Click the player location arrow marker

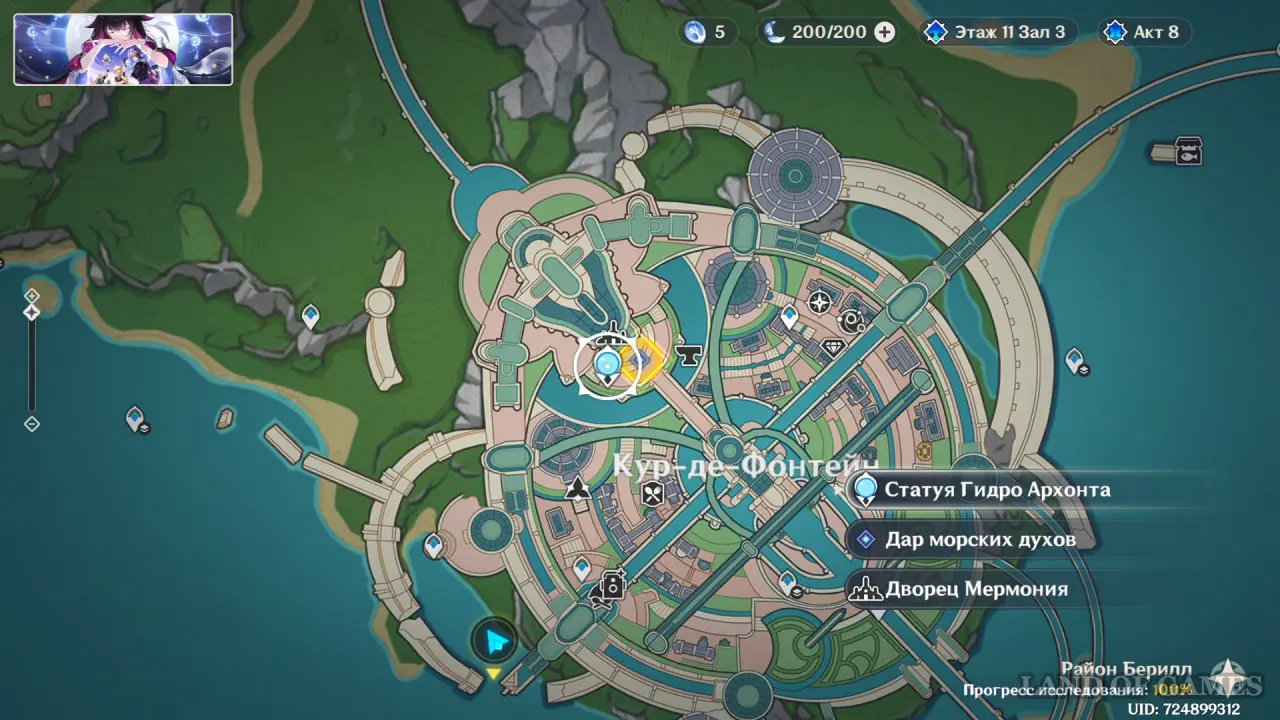[x=494, y=641]
